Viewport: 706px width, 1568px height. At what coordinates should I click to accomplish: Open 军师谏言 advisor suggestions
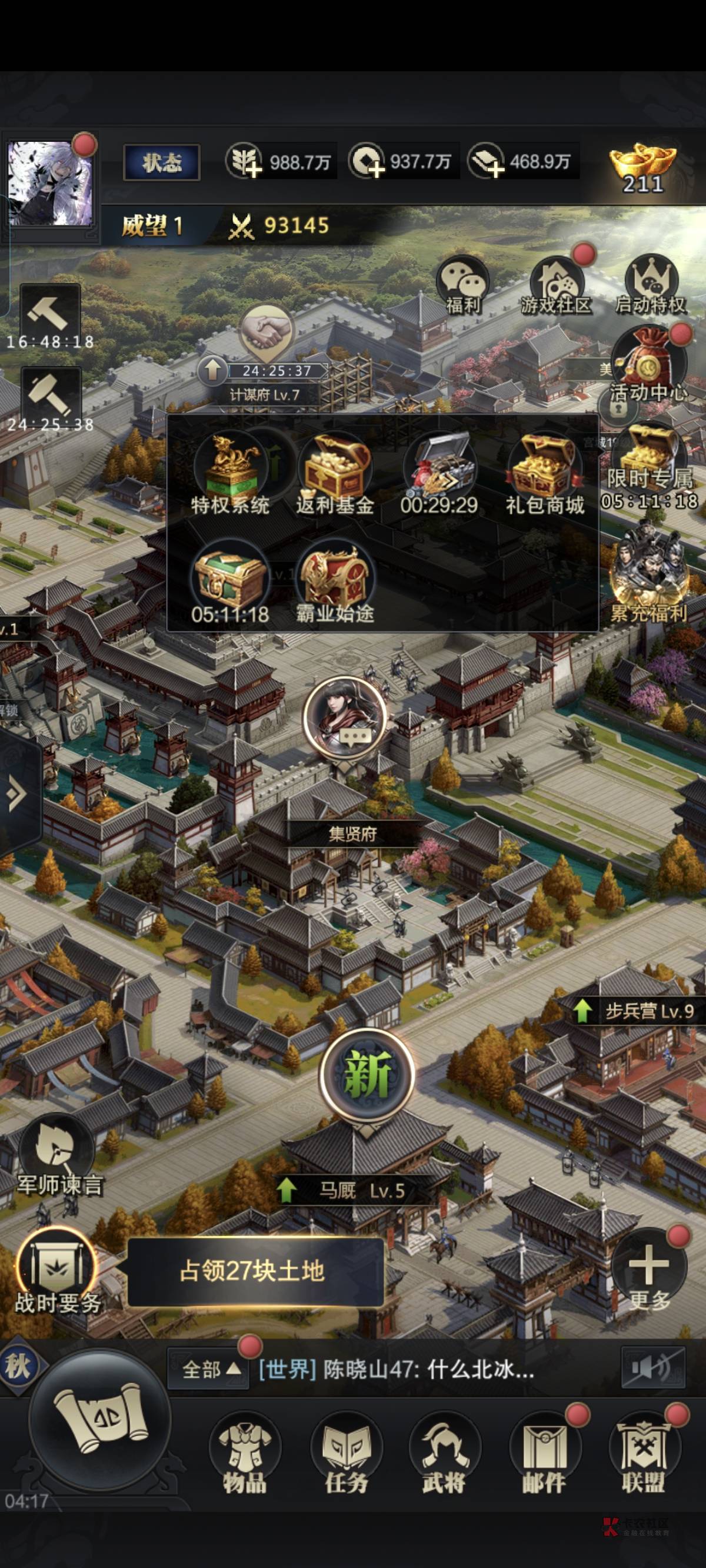pos(59,1157)
